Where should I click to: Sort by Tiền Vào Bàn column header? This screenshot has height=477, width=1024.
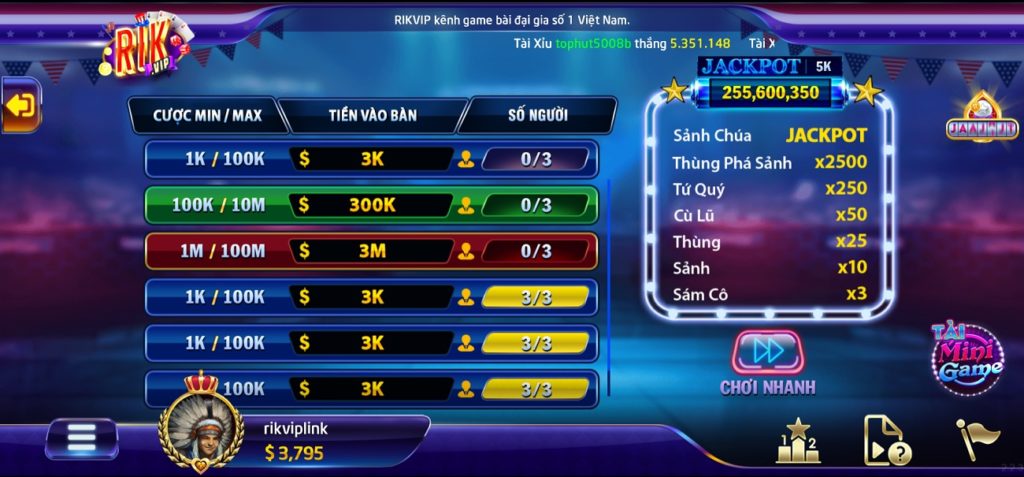(x=372, y=115)
